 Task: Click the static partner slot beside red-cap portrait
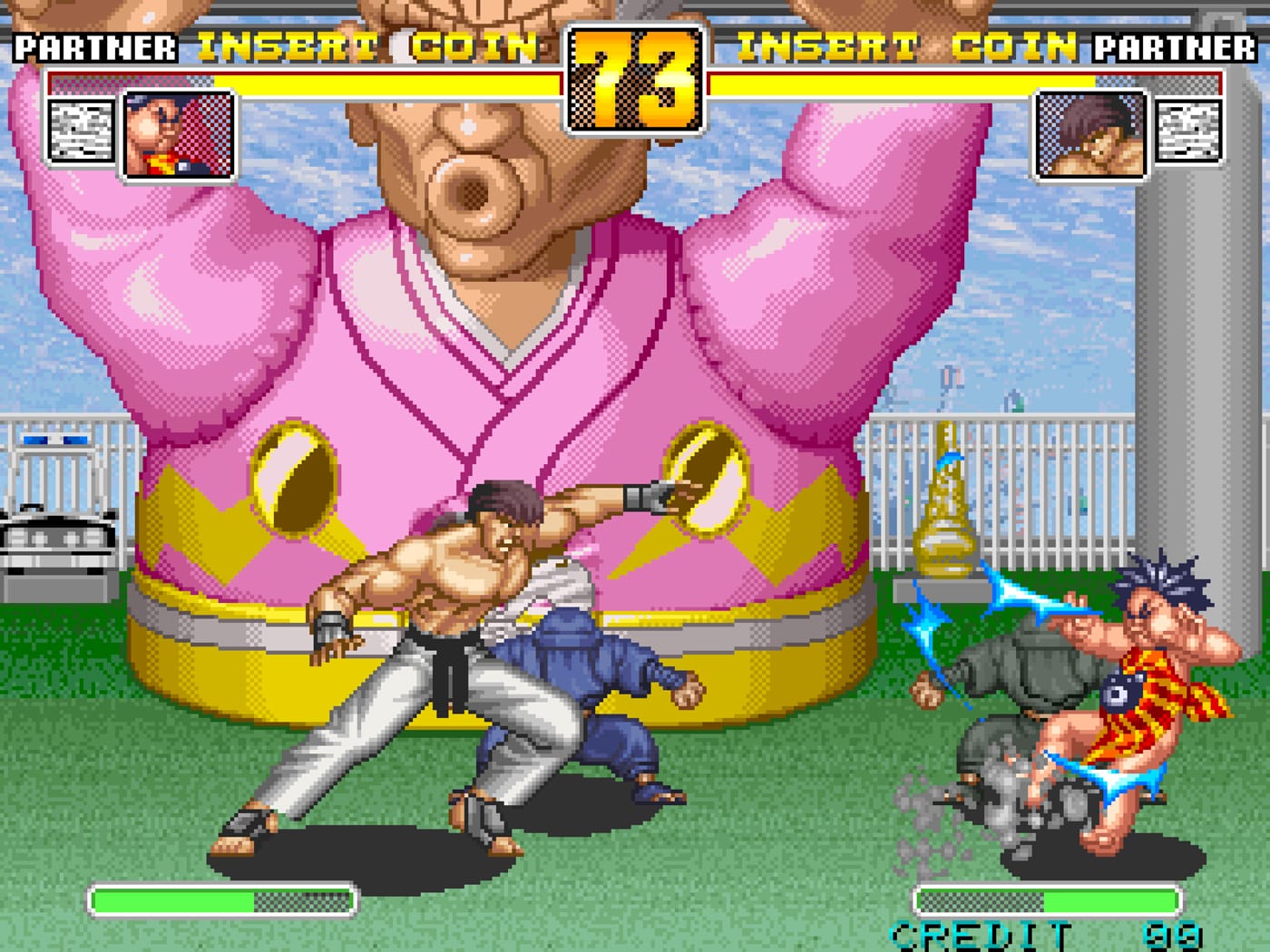[82, 131]
